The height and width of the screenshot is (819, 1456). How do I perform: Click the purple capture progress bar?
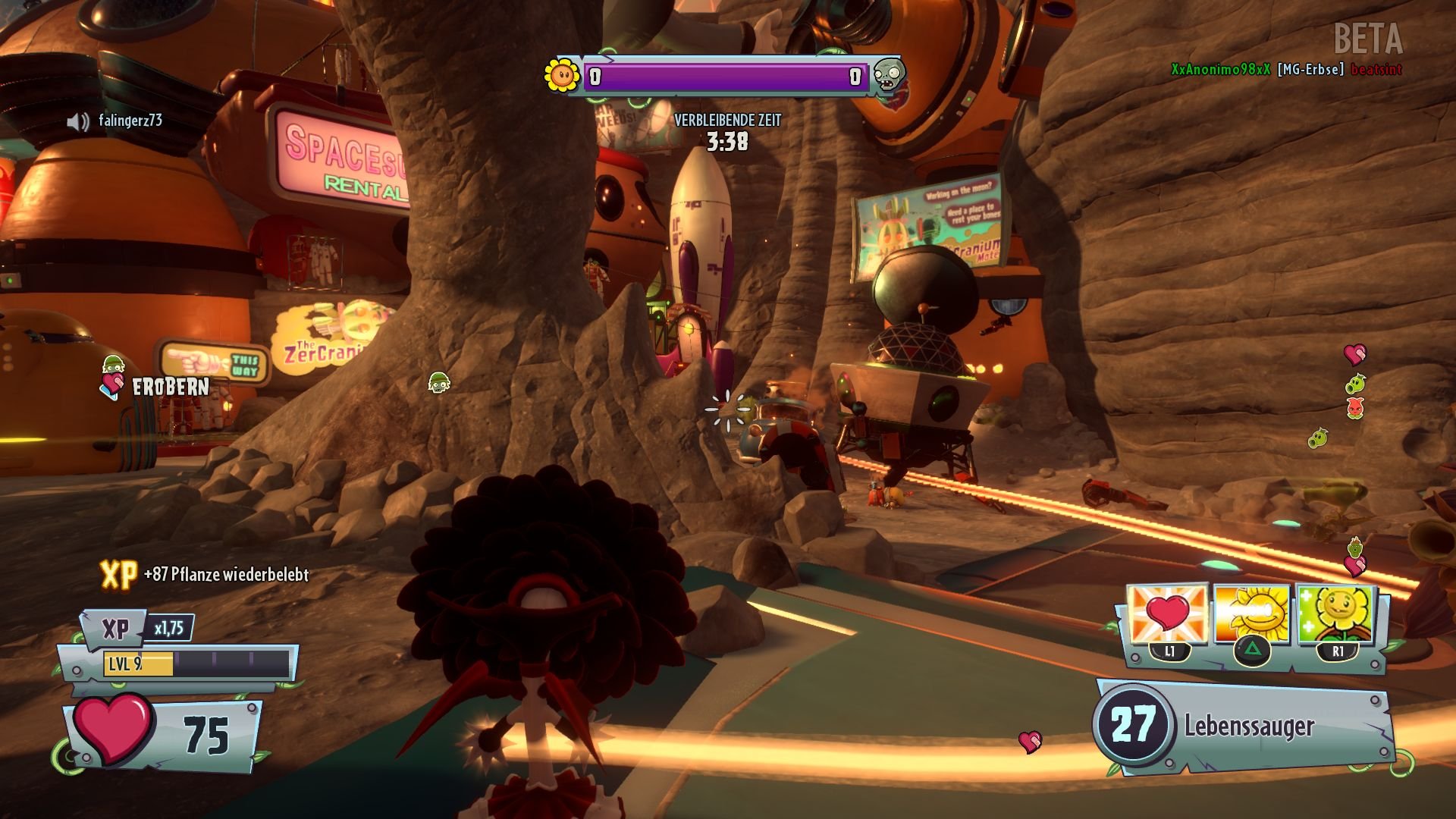724,76
